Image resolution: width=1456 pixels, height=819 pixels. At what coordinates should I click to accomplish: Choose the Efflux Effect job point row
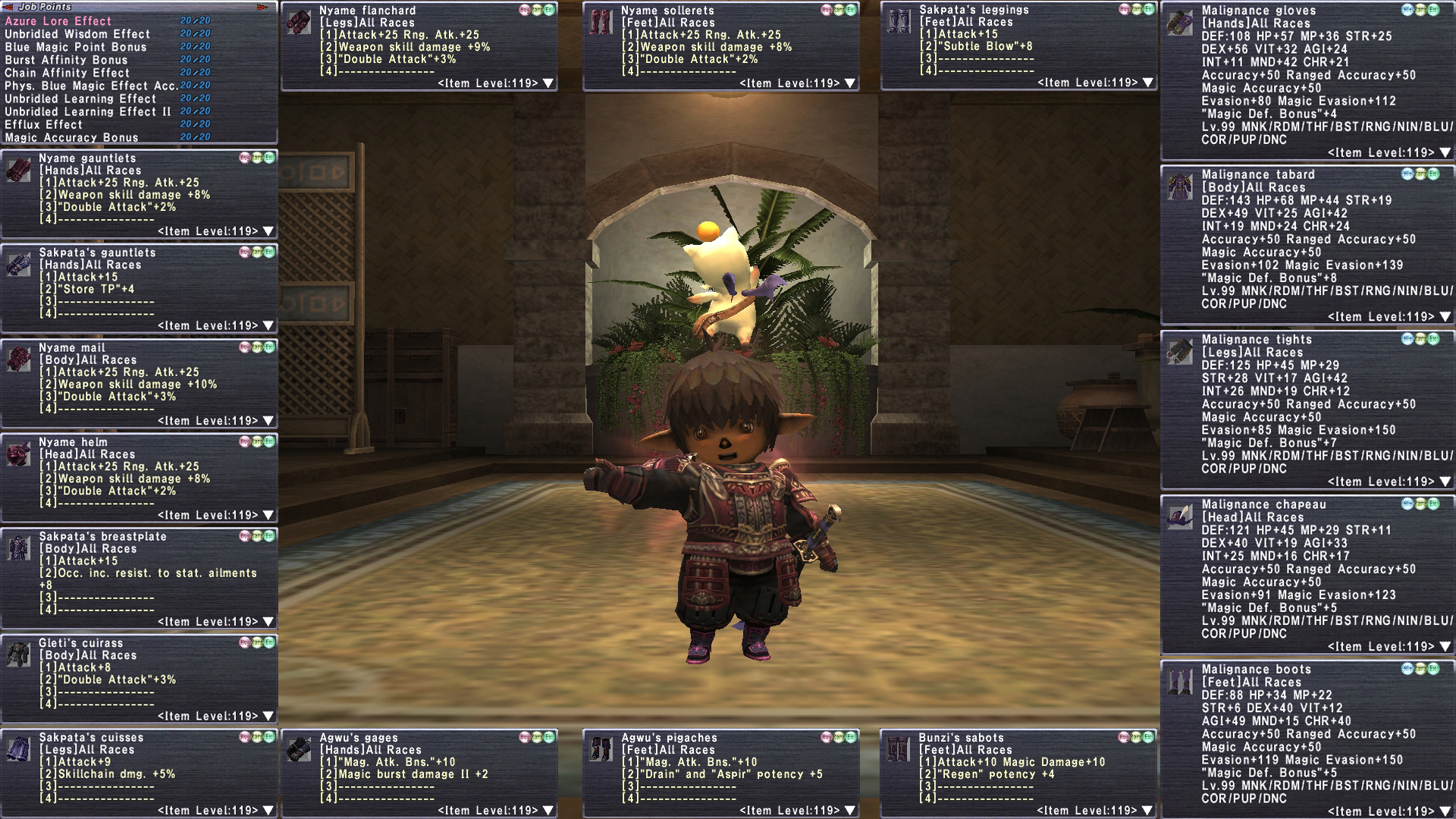tap(43, 124)
